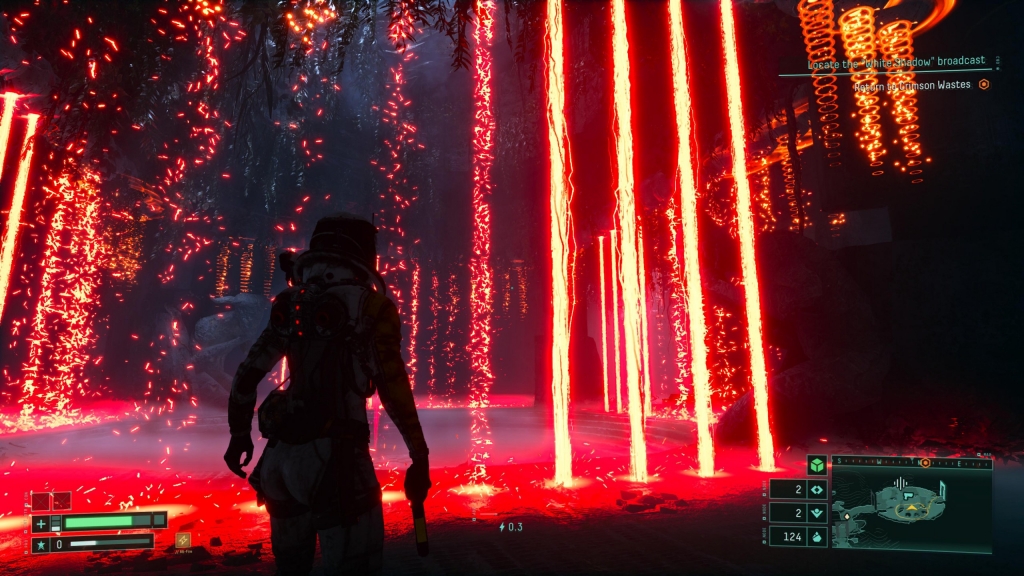
Task: Open the minimap in the corner
Action: tap(911, 510)
